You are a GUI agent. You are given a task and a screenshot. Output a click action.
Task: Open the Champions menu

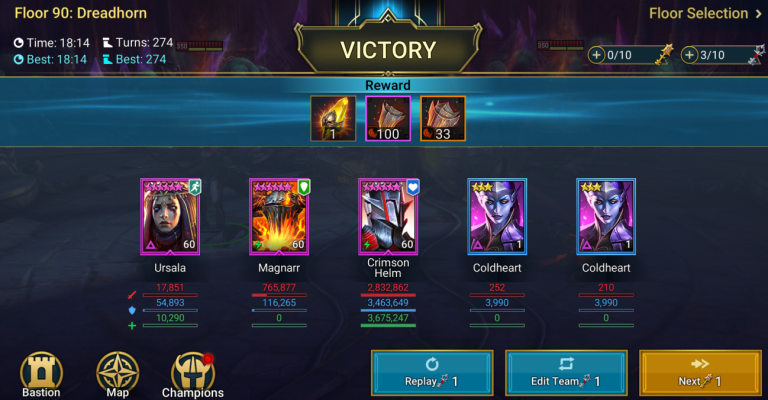(193, 374)
